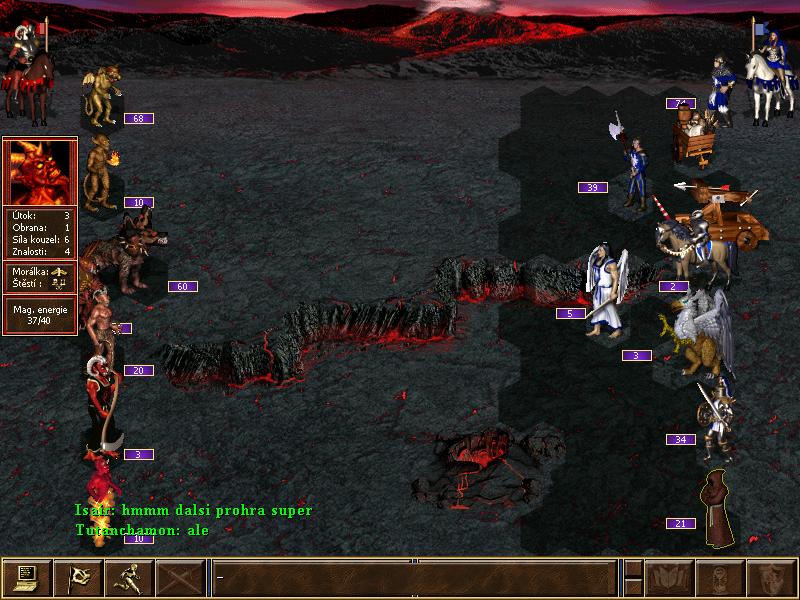Open the spellbook with cast spell button

[x=669, y=578]
